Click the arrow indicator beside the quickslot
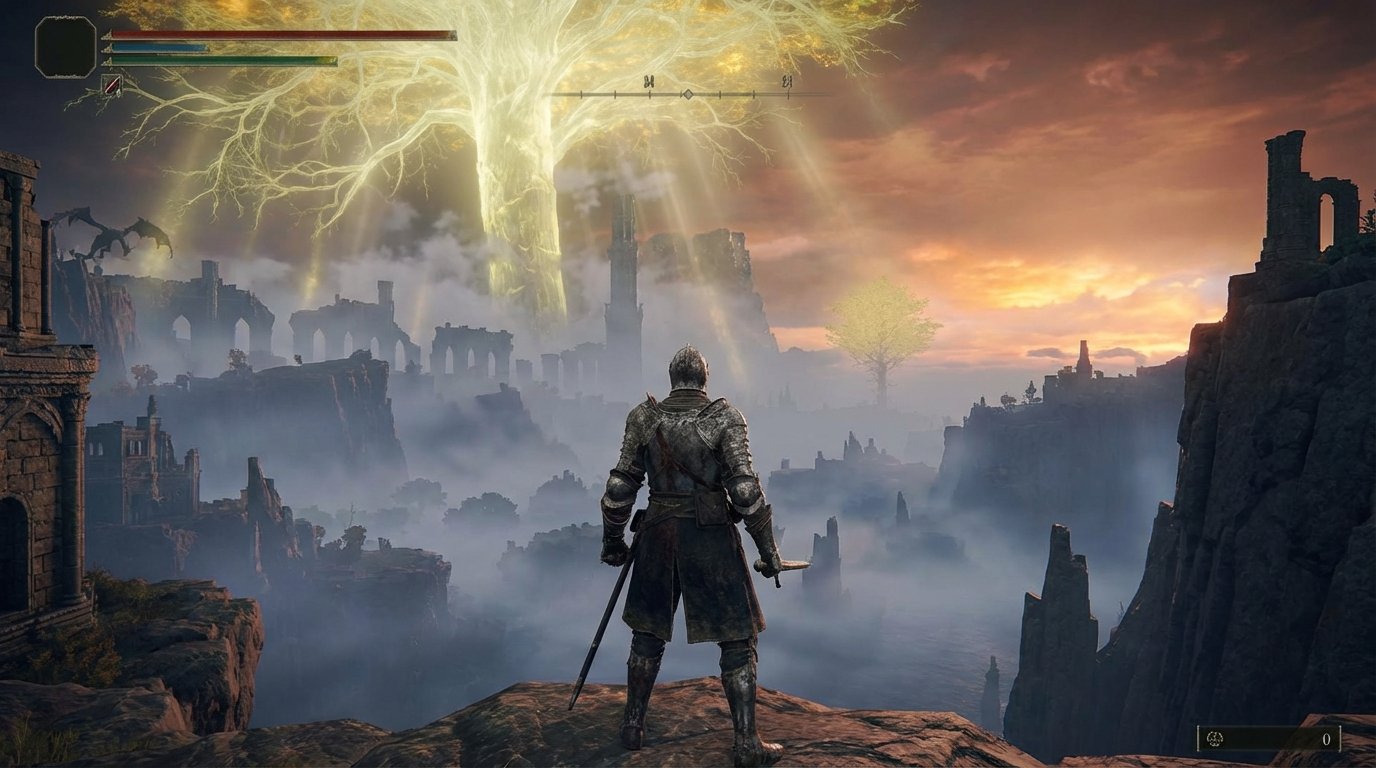 tap(119, 93)
